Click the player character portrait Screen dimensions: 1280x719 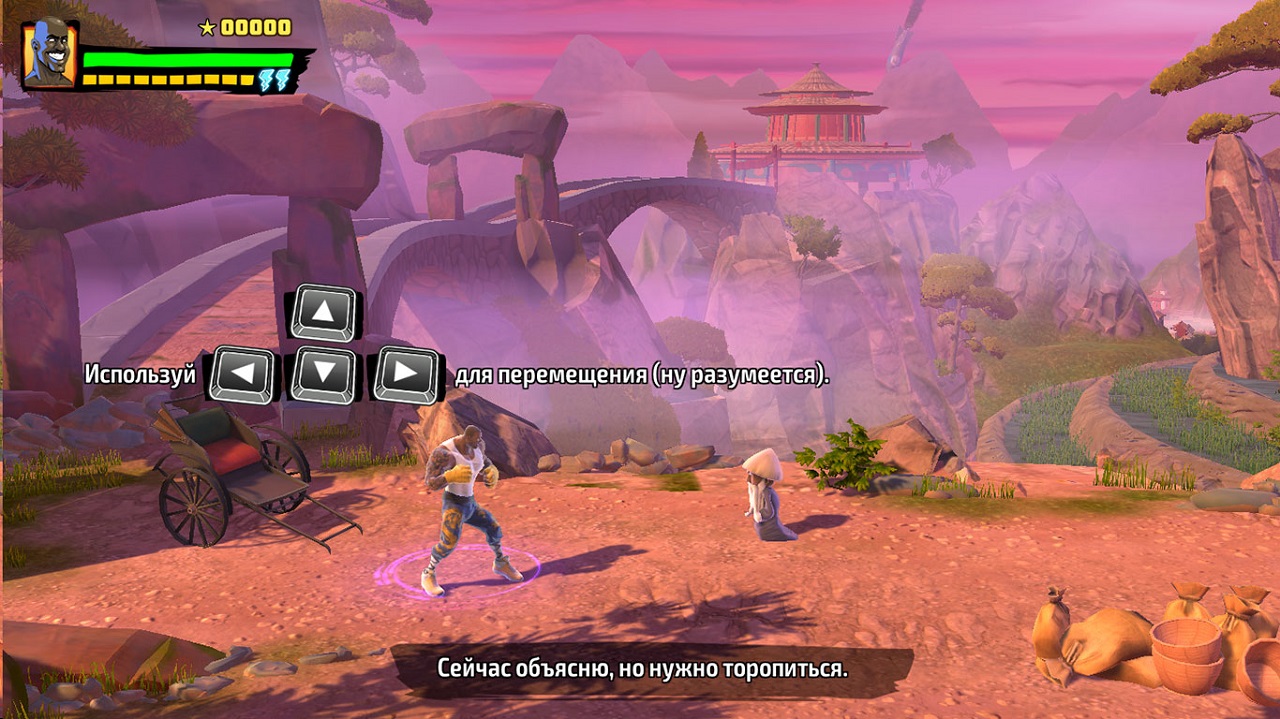tap(49, 54)
